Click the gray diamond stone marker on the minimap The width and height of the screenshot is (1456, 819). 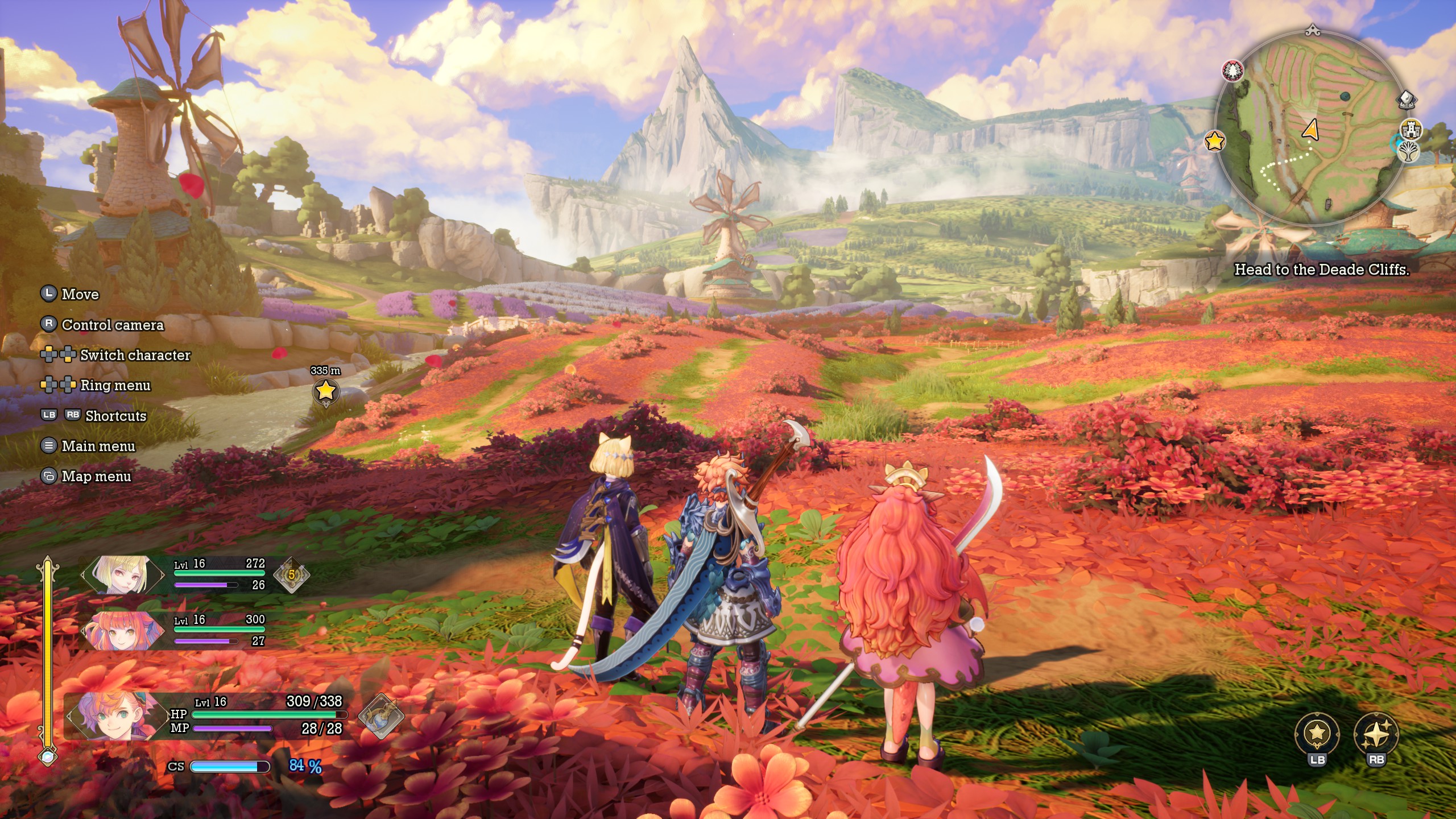coord(1407,100)
